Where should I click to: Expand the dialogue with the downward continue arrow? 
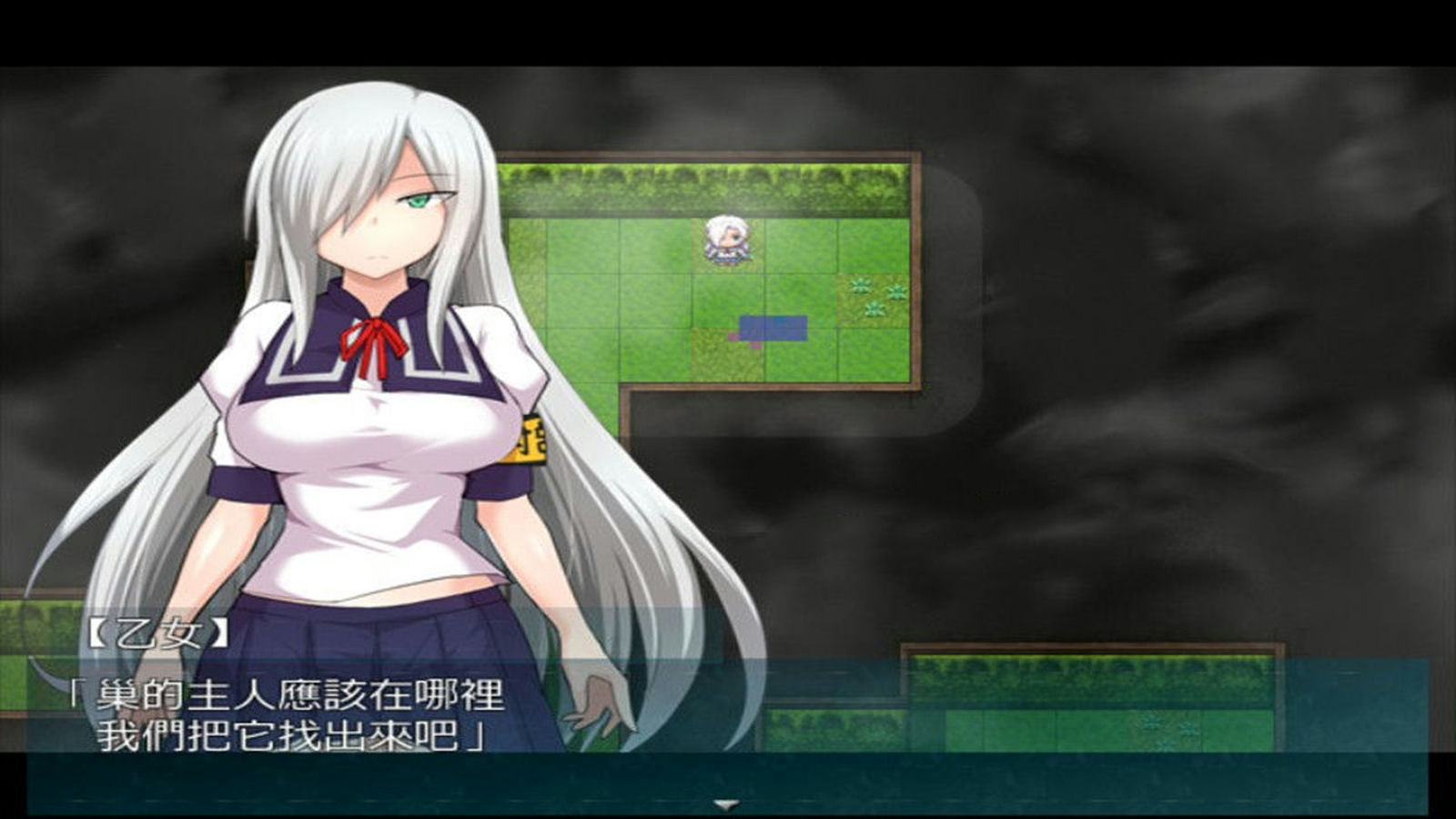[724, 803]
